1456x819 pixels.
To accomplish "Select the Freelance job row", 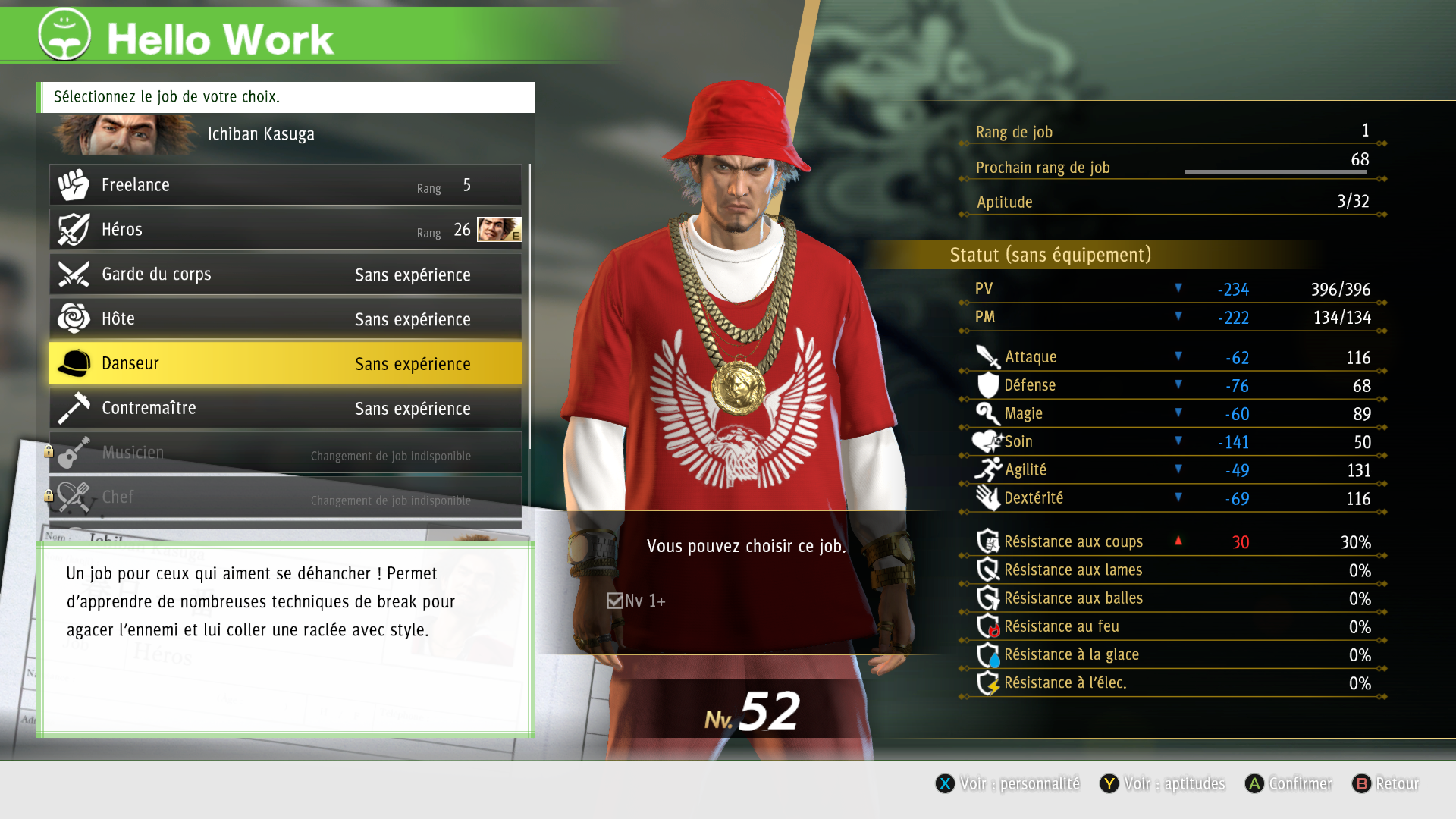I will tap(285, 185).
